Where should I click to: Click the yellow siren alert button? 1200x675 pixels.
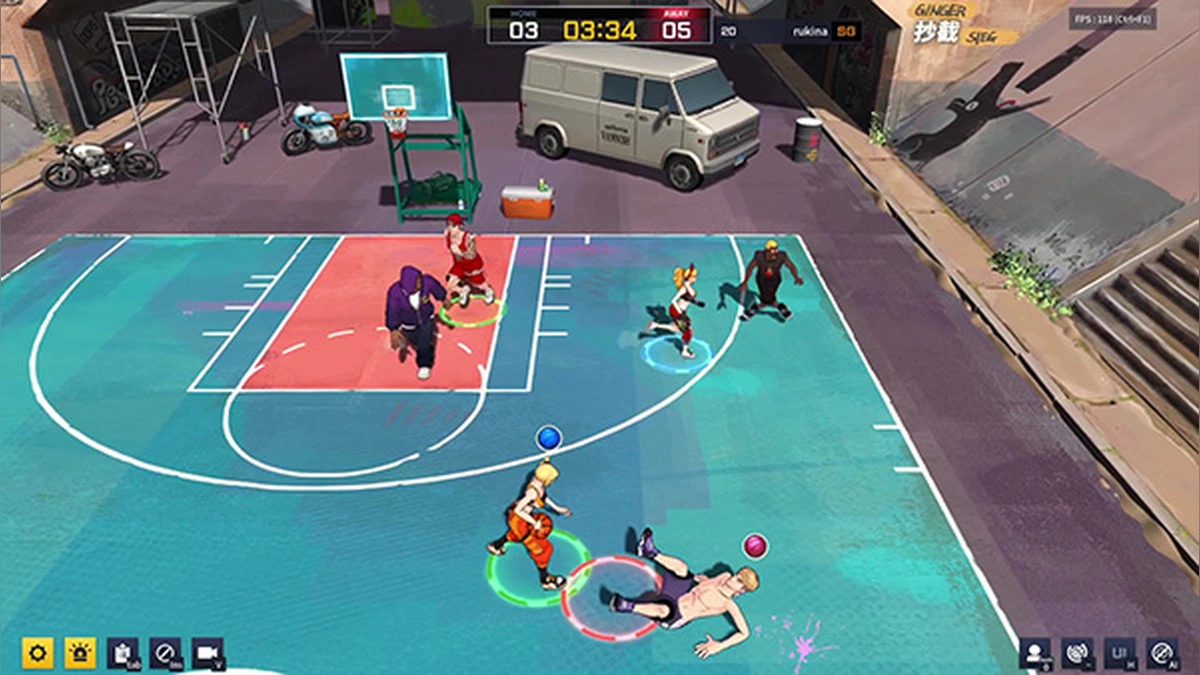coord(80,653)
